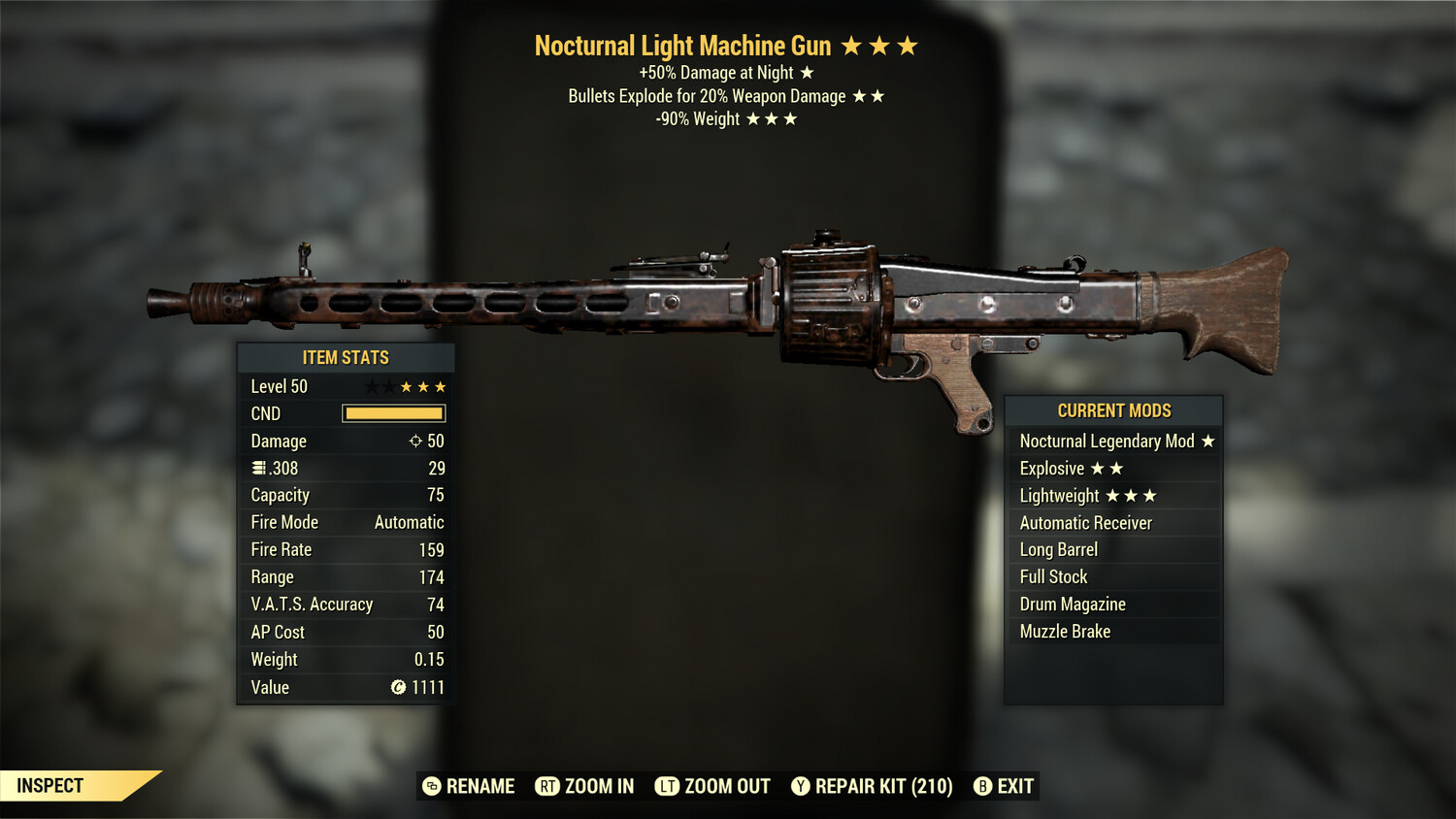Image resolution: width=1456 pixels, height=819 pixels.
Task: Select the RT Zoom In icon
Action: pyautogui.click(x=548, y=786)
